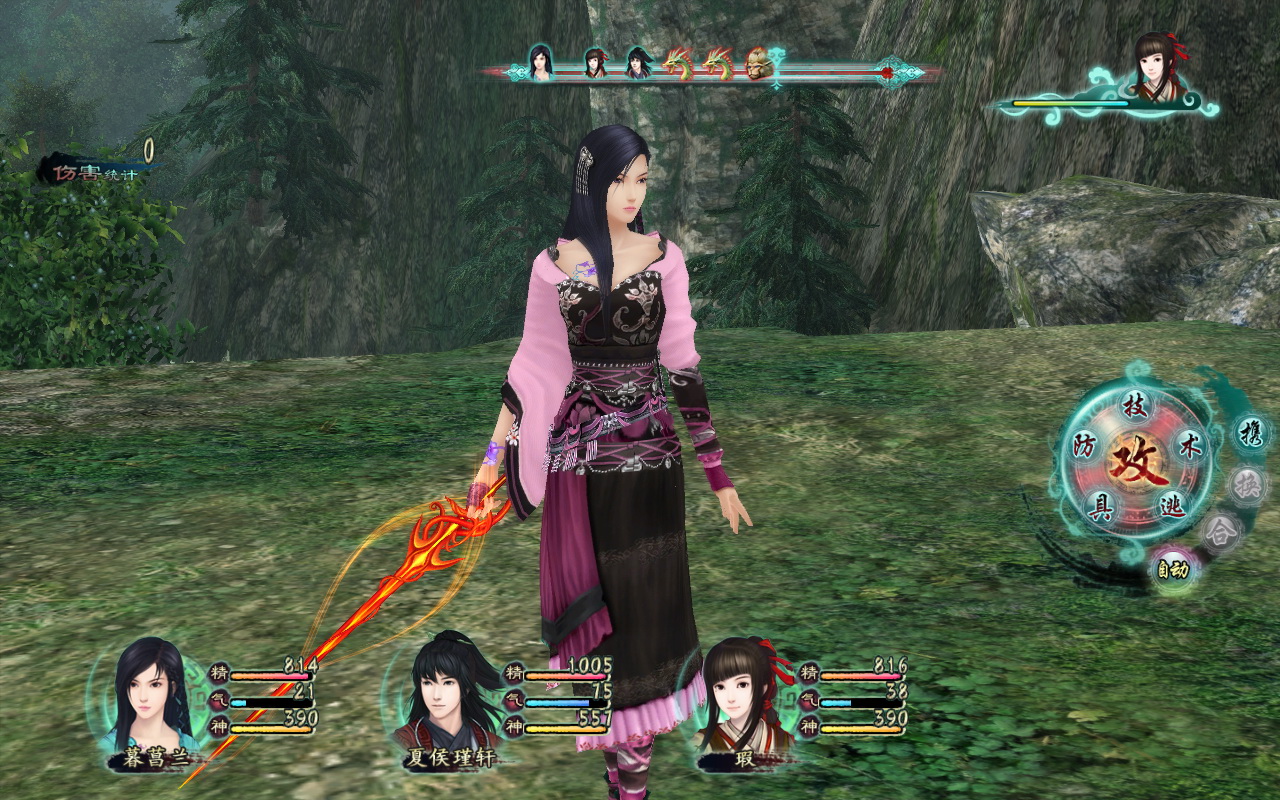Choose the 逃 escape command

pyautogui.click(x=1171, y=507)
